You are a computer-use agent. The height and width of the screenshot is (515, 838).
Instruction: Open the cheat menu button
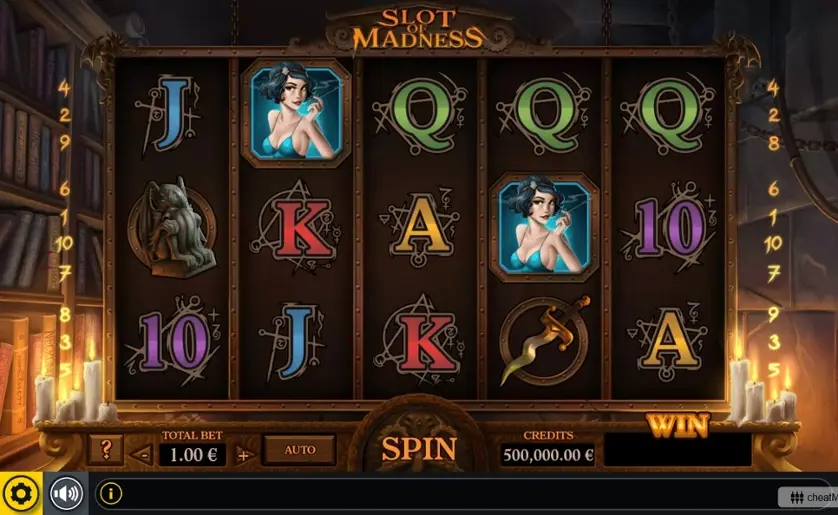point(809,497)
